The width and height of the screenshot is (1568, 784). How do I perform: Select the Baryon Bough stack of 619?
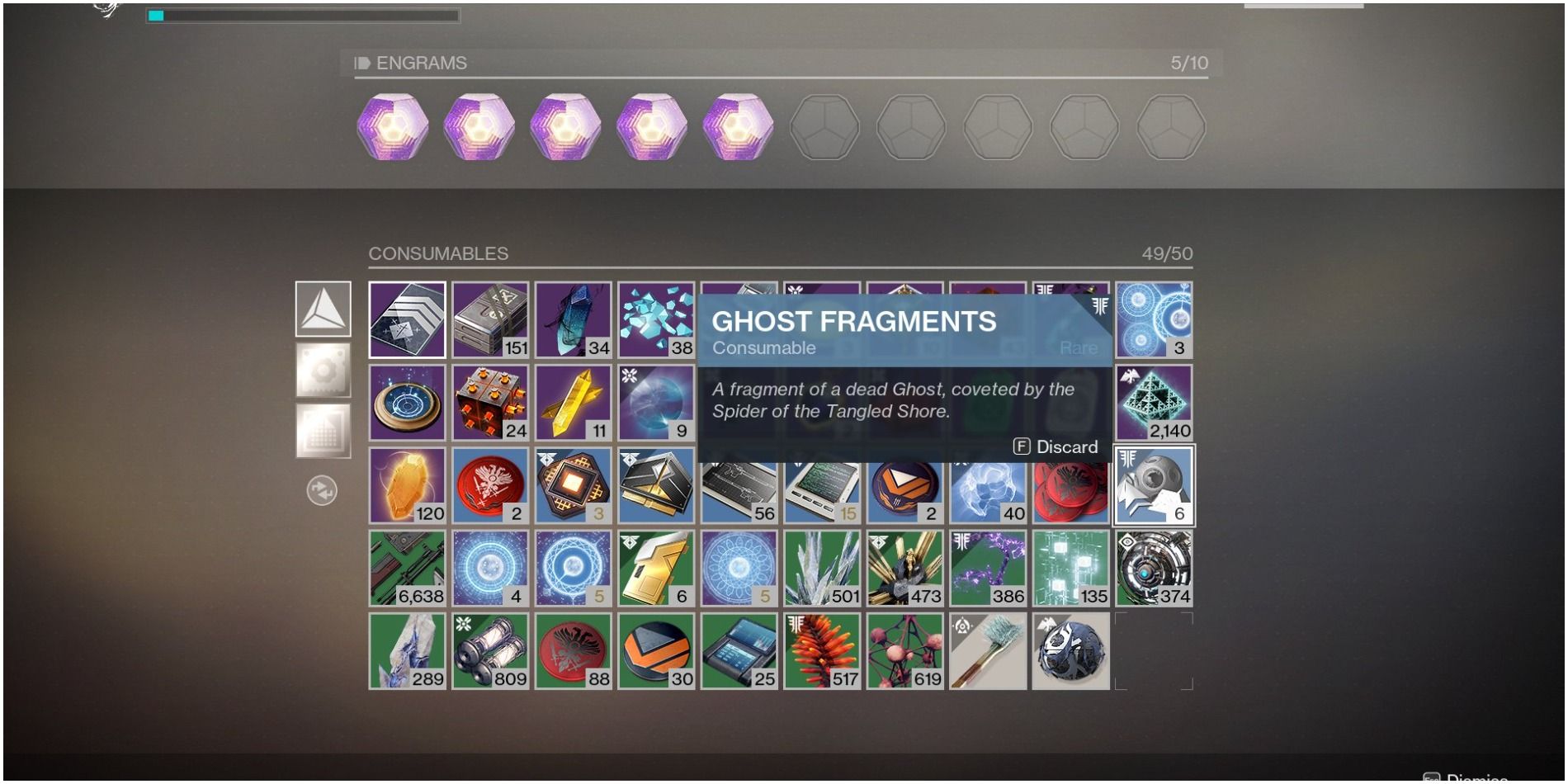click(x=904, y=650)
